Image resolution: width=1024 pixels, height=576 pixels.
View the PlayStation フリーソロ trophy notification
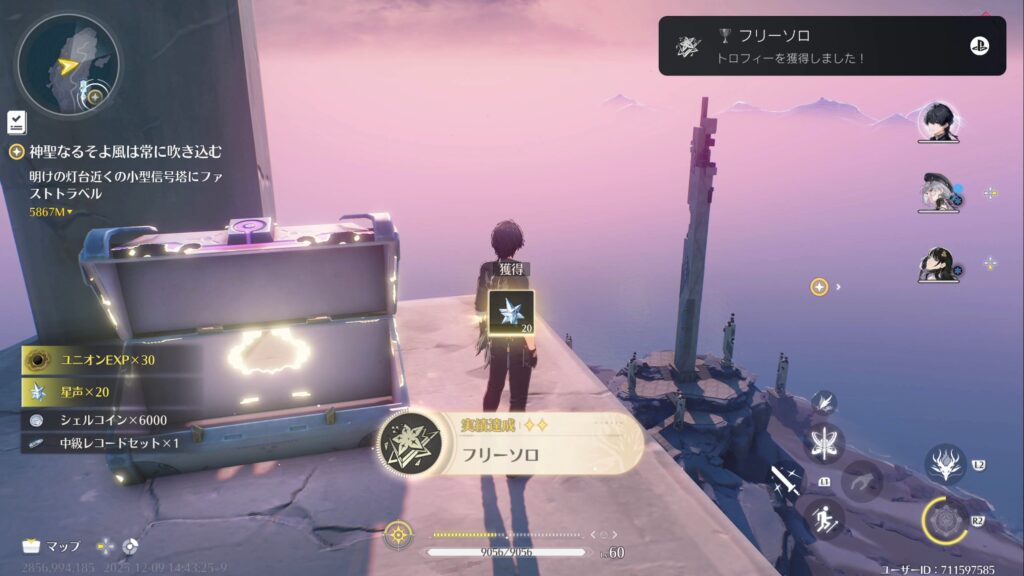pos(831,45)
